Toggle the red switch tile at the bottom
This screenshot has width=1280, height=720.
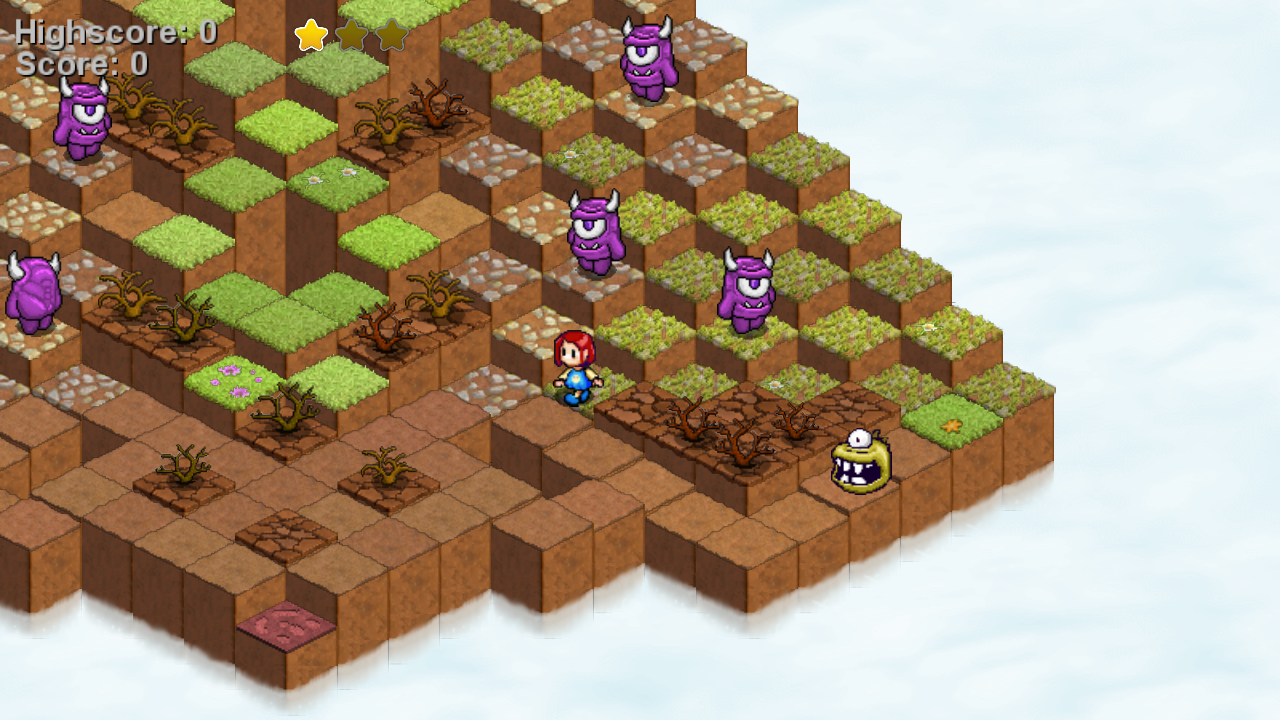tap(285, 624)
